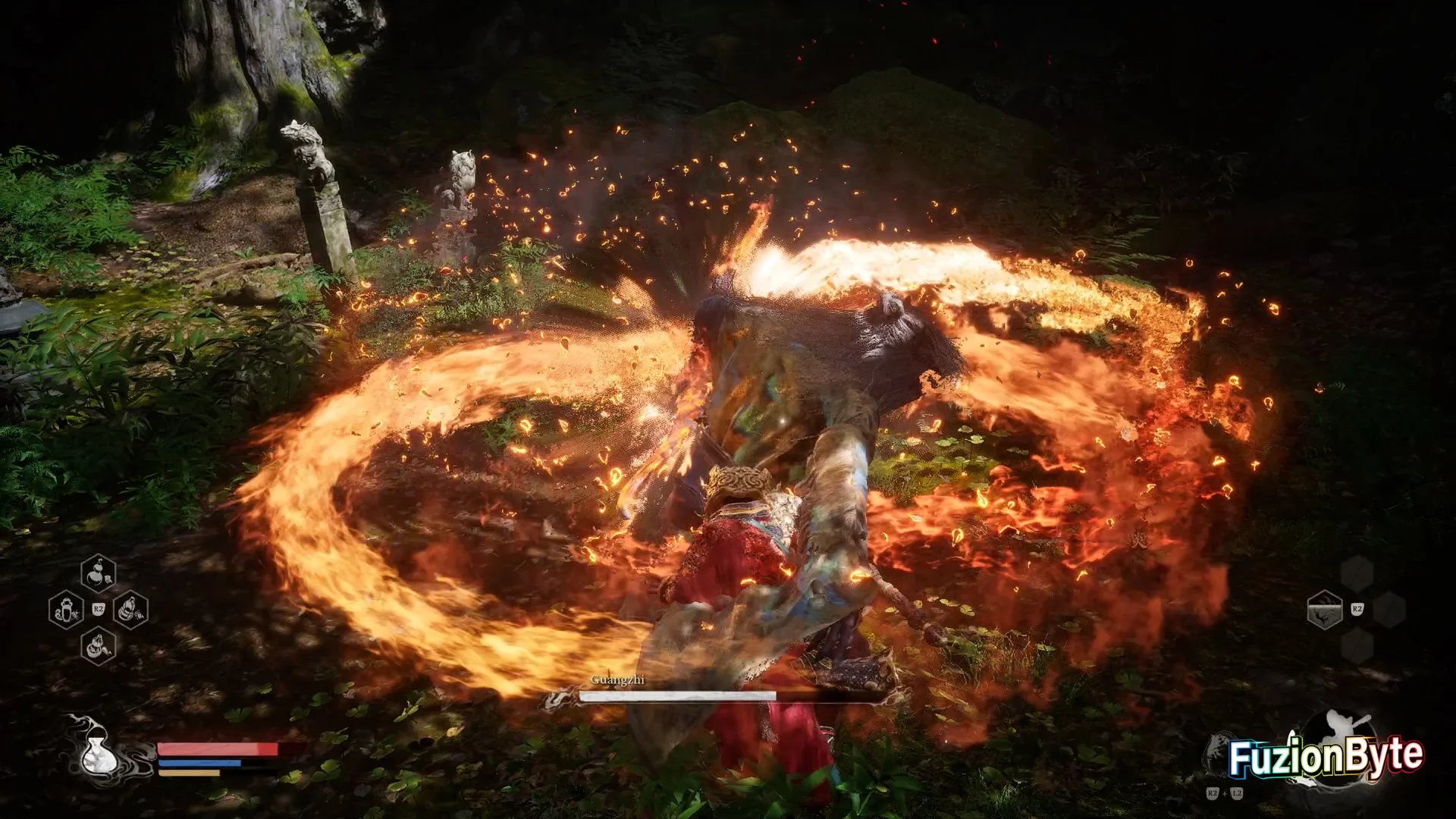
Task: Select the left open-mouthed jar item slot
Action: pyautogui.click(x=66, y=610)
